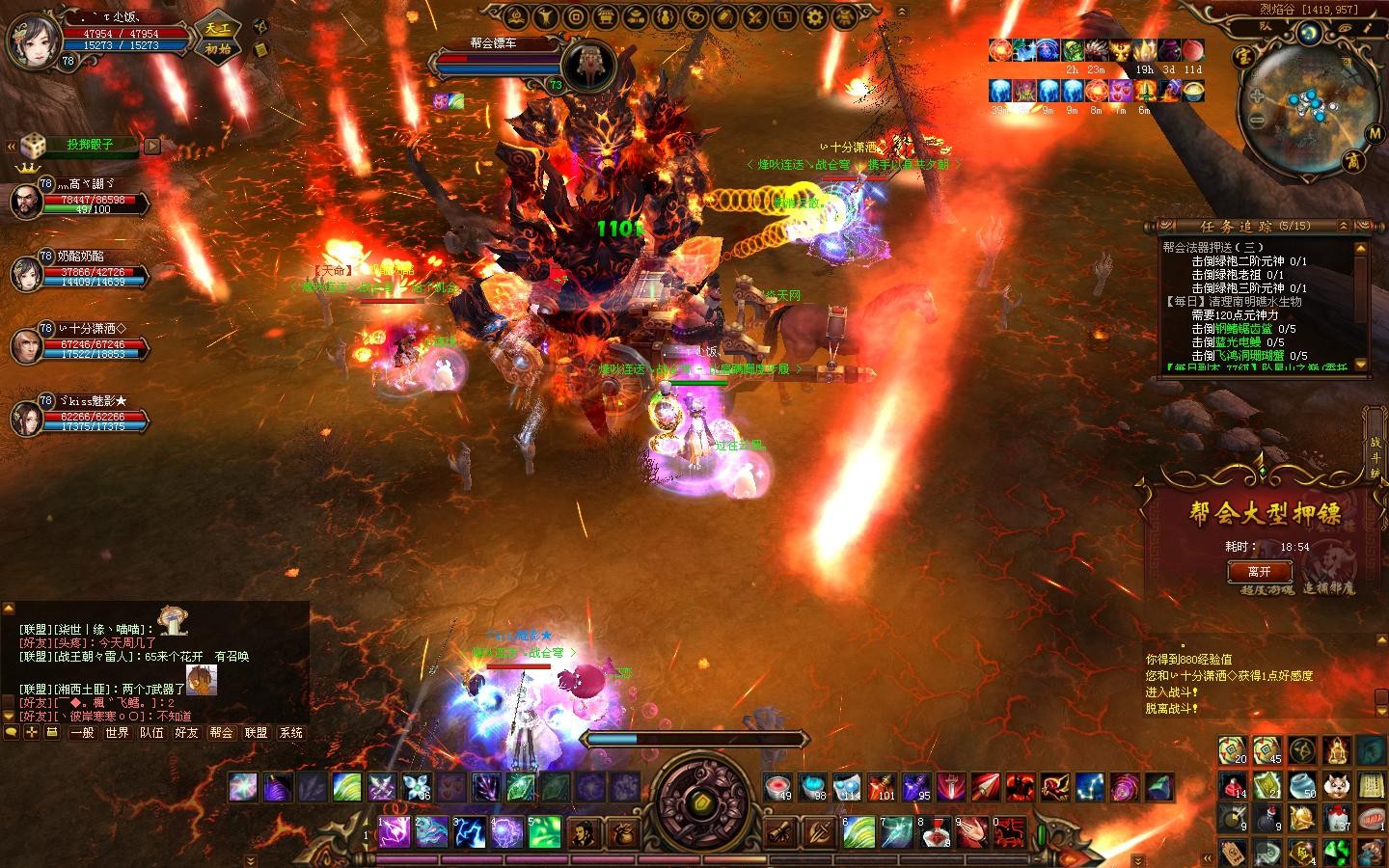Click the 投掷骰子 (roll dice) button
Image resolution: width=1389 pixels, height=868 pixels.
(x=90, y=145)
